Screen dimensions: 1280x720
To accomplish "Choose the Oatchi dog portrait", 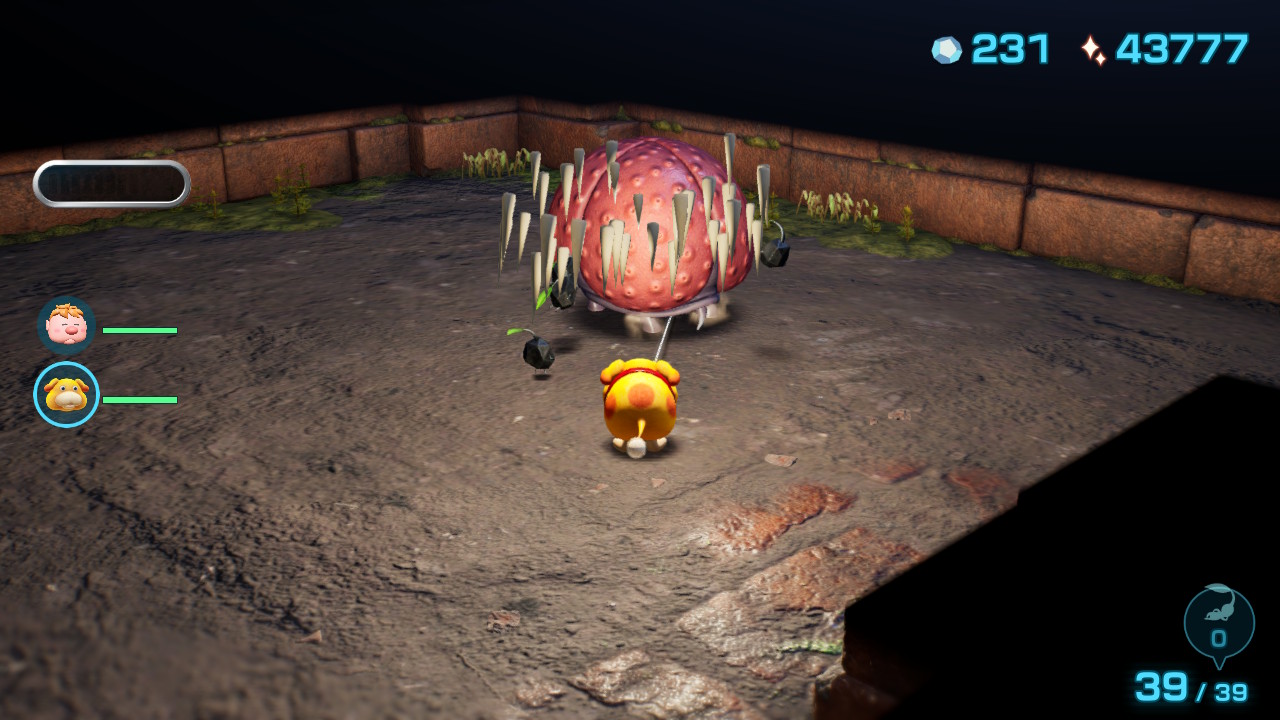I will (66, 395).
